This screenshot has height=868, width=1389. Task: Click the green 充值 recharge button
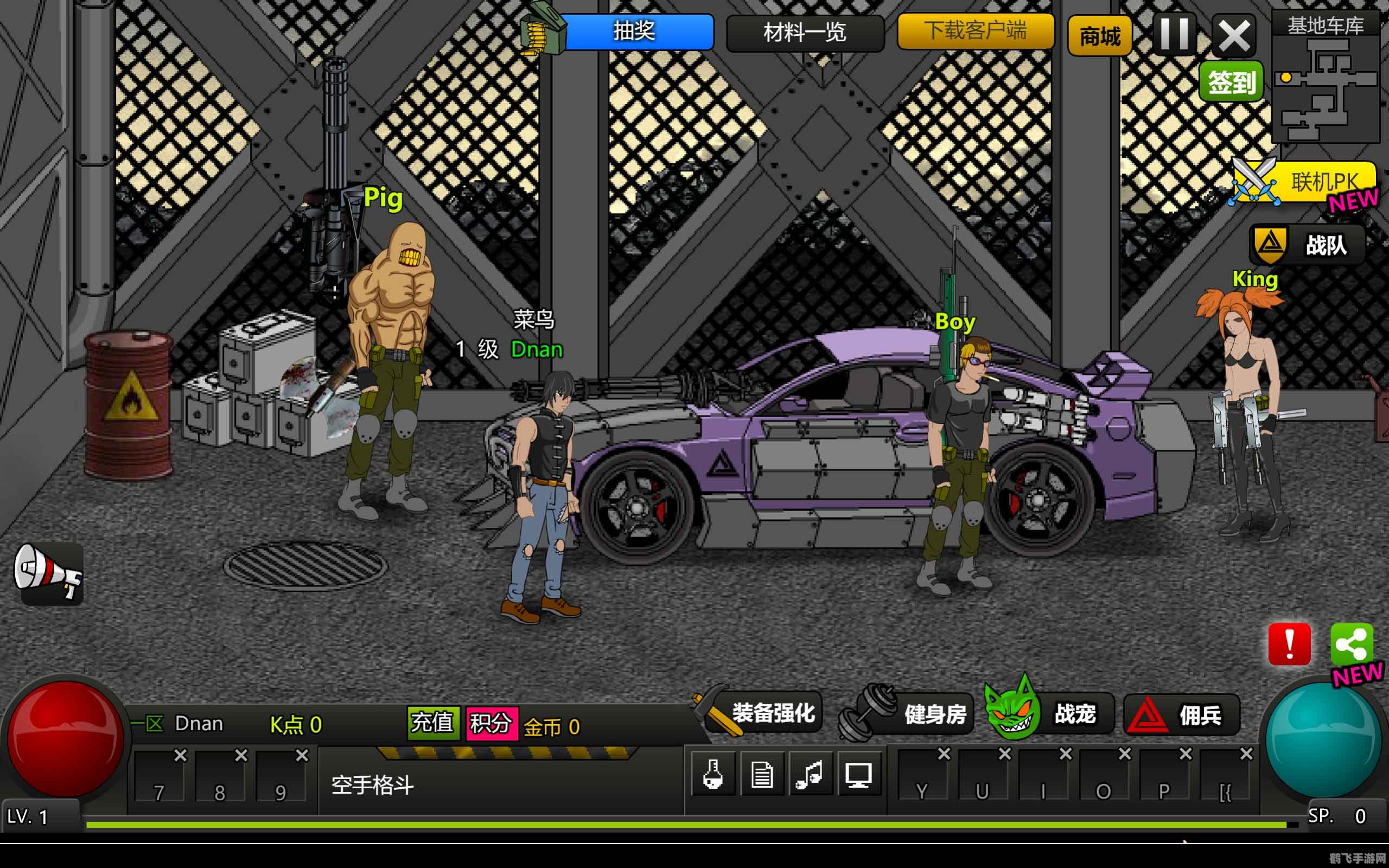434,723
